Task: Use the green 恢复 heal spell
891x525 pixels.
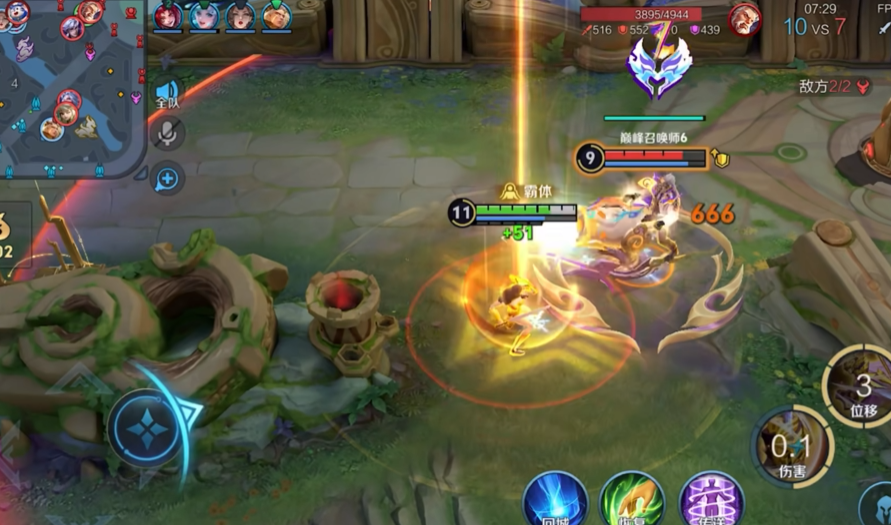Action: [x=632, y=498]
